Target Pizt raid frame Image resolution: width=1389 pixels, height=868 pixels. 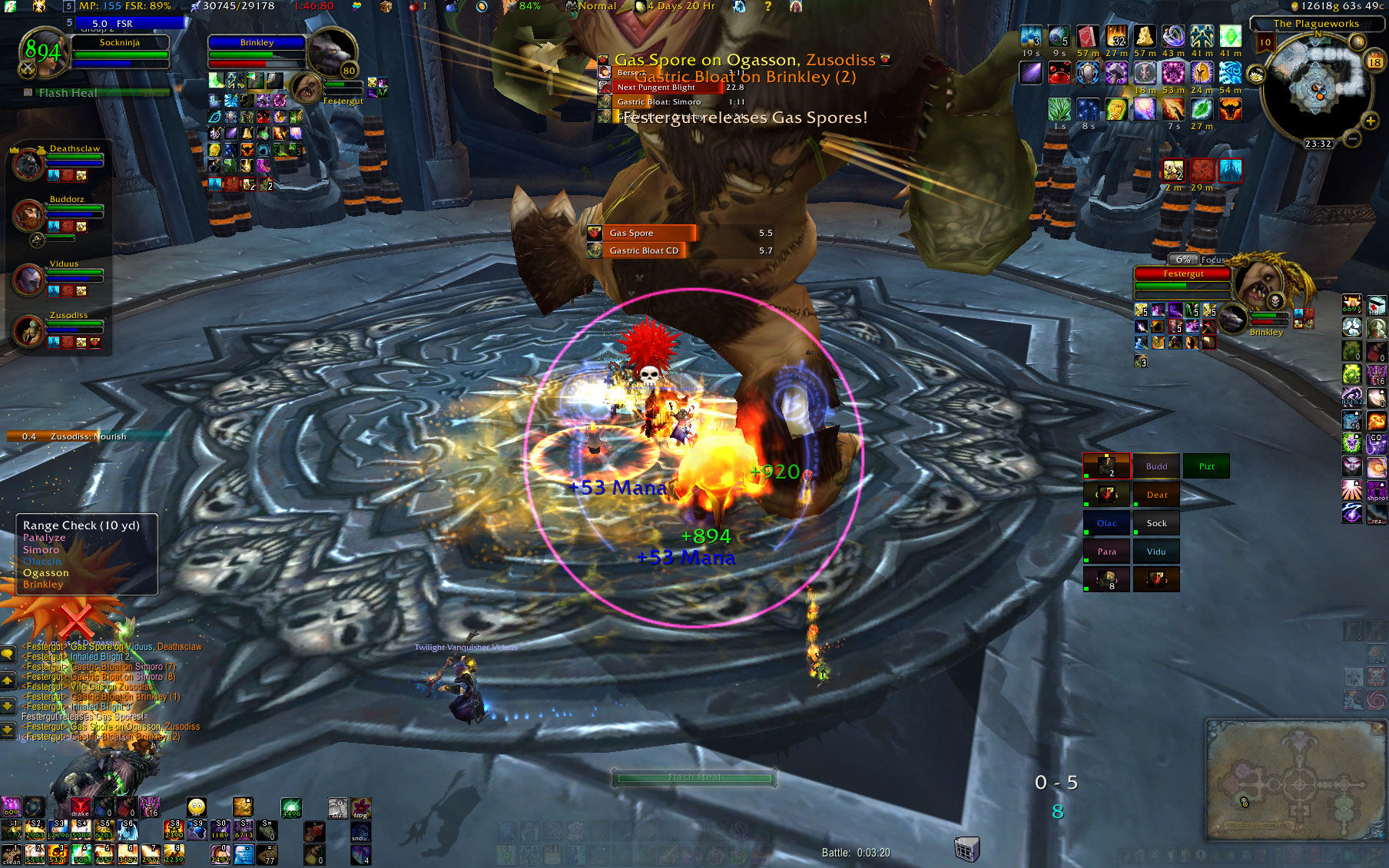[1206, 466]
